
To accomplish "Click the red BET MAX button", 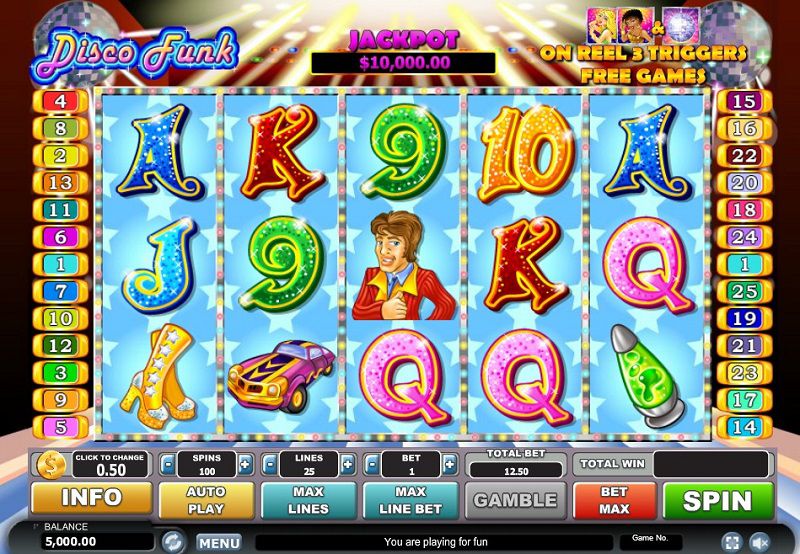I will [x=614, y=500].
